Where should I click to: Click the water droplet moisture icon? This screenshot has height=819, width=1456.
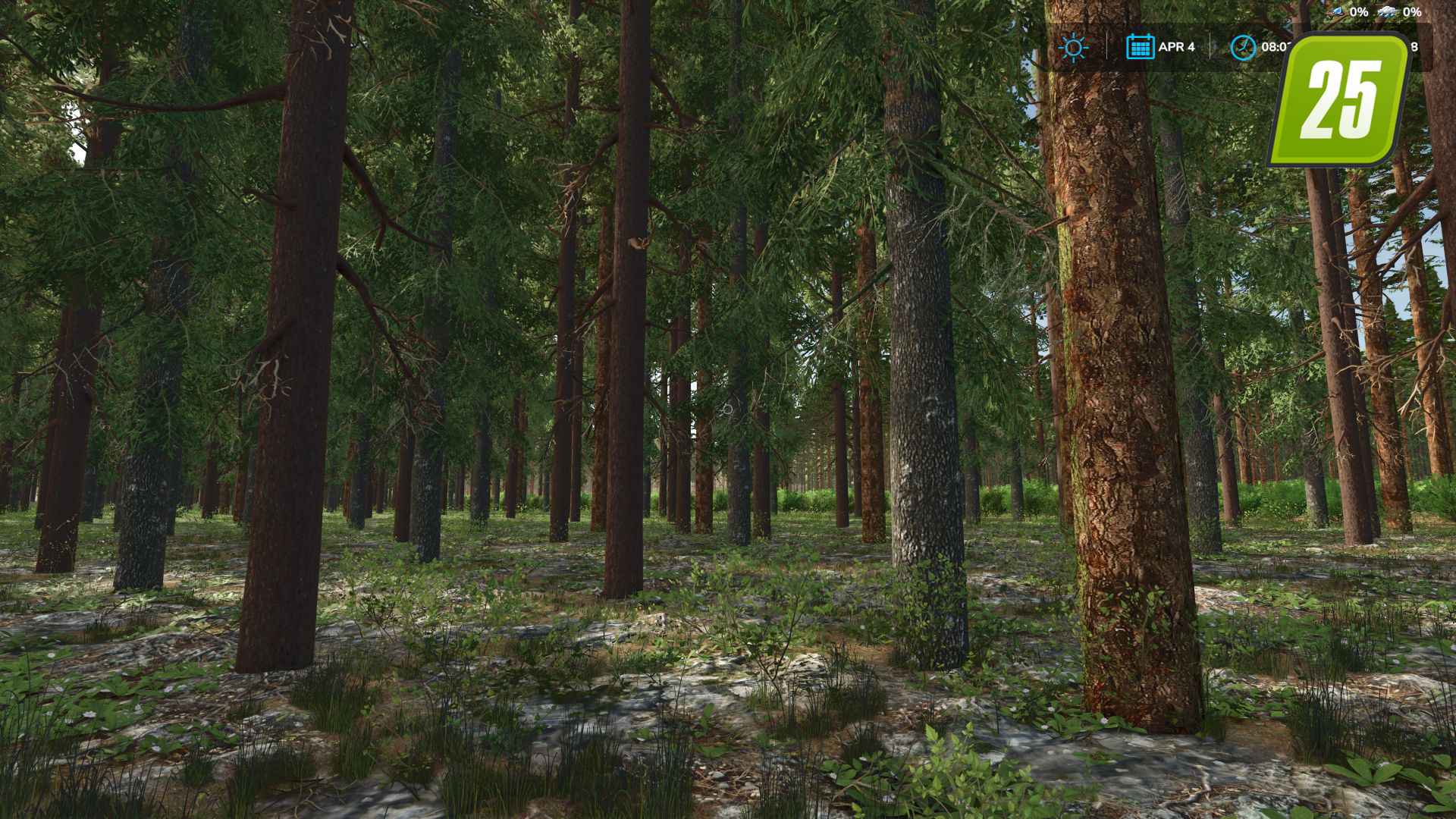click(1337, 11)
